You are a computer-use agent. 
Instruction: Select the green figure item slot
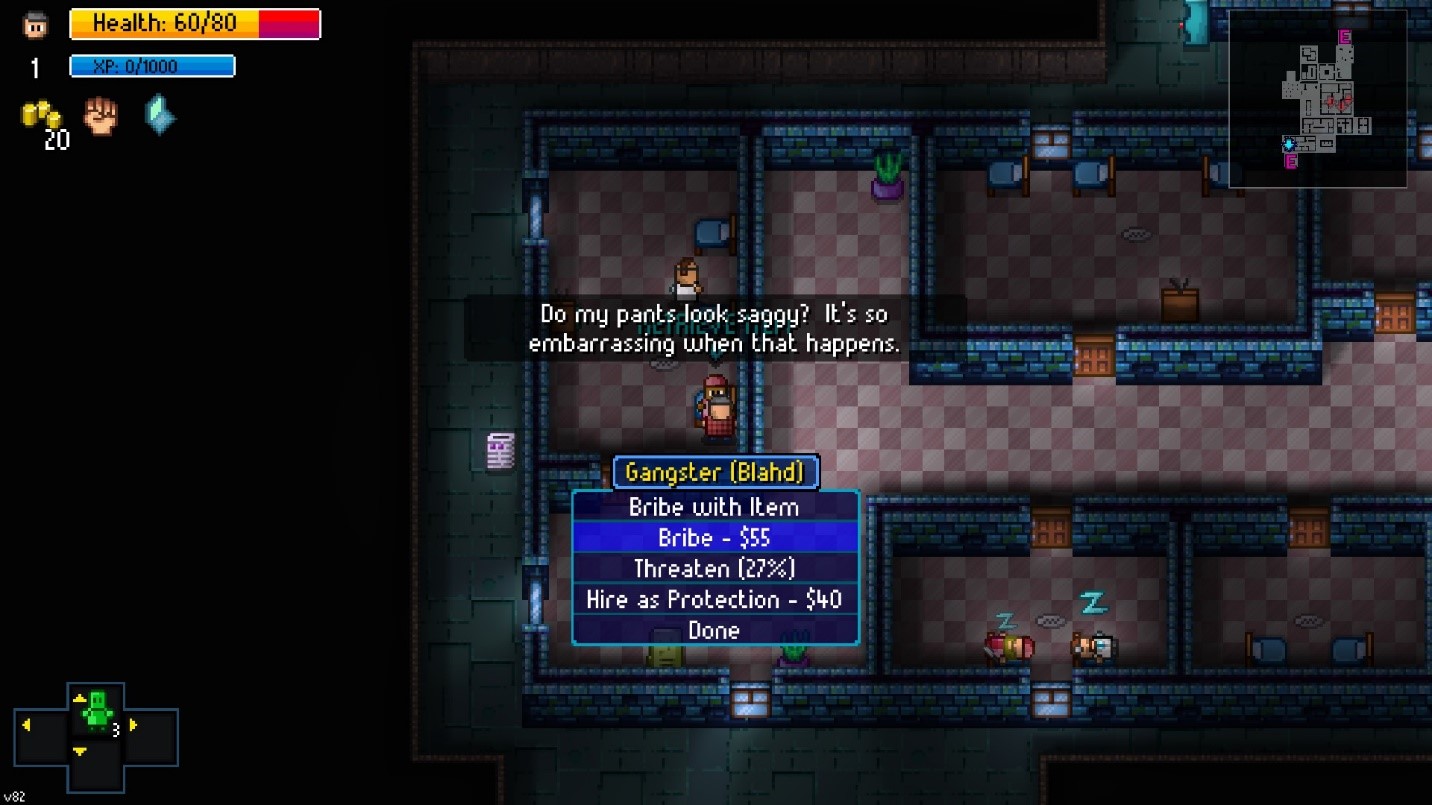click(97, 712)
